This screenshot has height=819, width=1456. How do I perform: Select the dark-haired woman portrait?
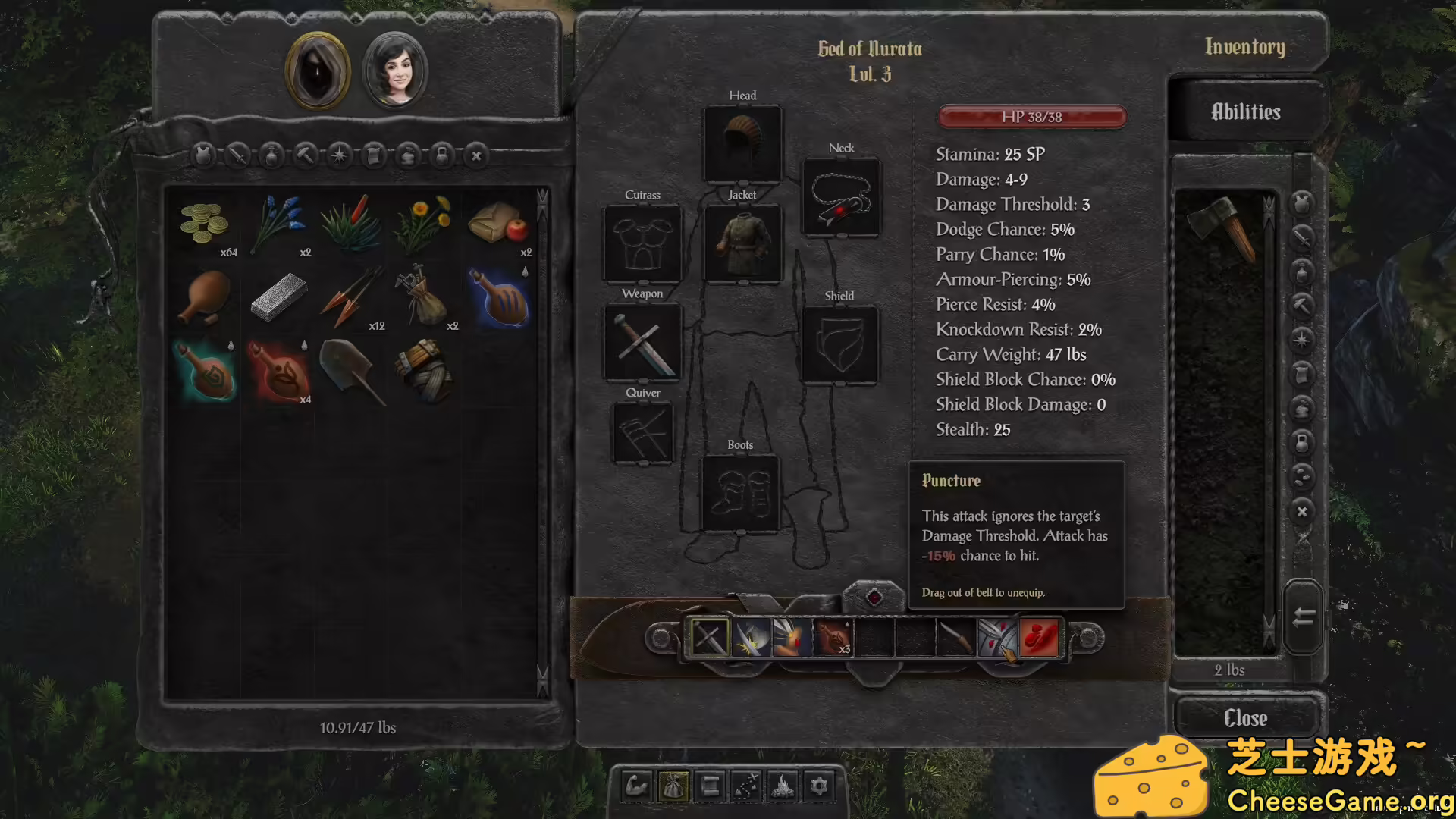pyautogui.click(x=395, y=71)
